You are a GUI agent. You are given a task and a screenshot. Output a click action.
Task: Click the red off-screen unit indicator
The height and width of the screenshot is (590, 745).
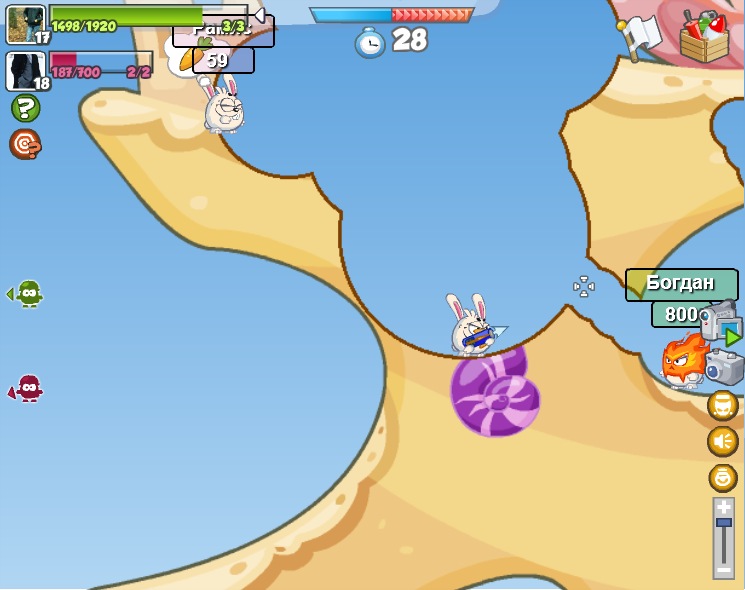point(27,388)
